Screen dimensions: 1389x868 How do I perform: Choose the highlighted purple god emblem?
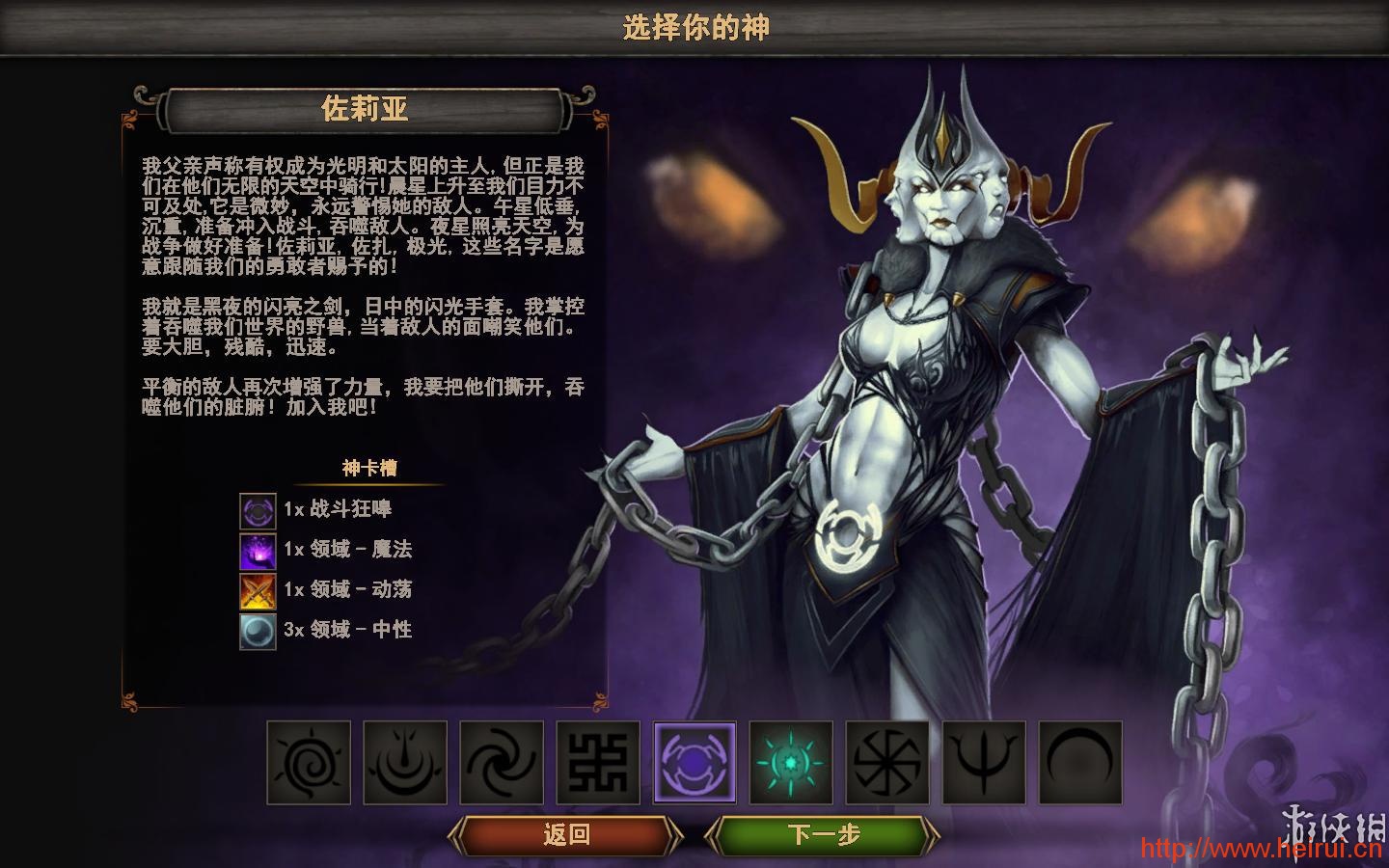pos(694,762)
